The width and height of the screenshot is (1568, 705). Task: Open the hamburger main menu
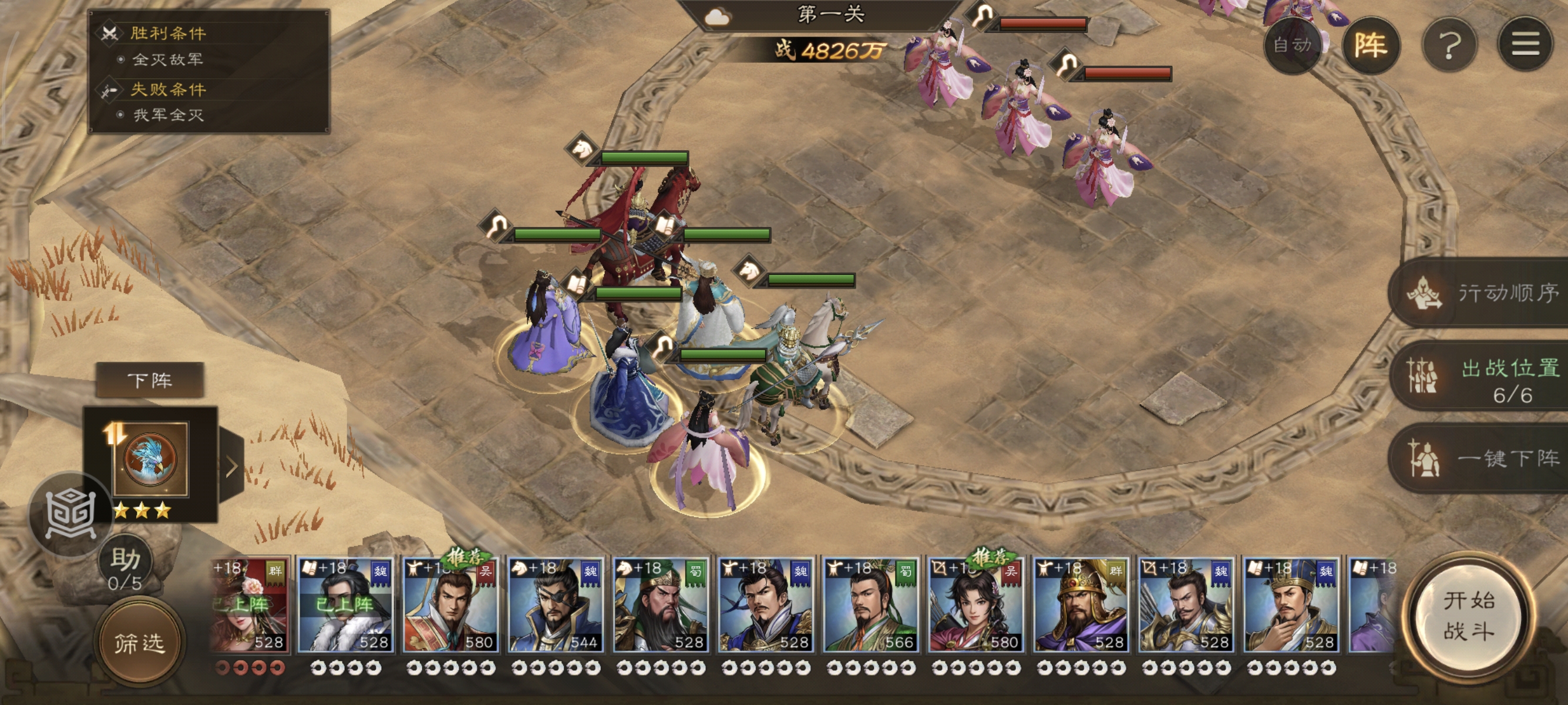(x=1525, y=45)
